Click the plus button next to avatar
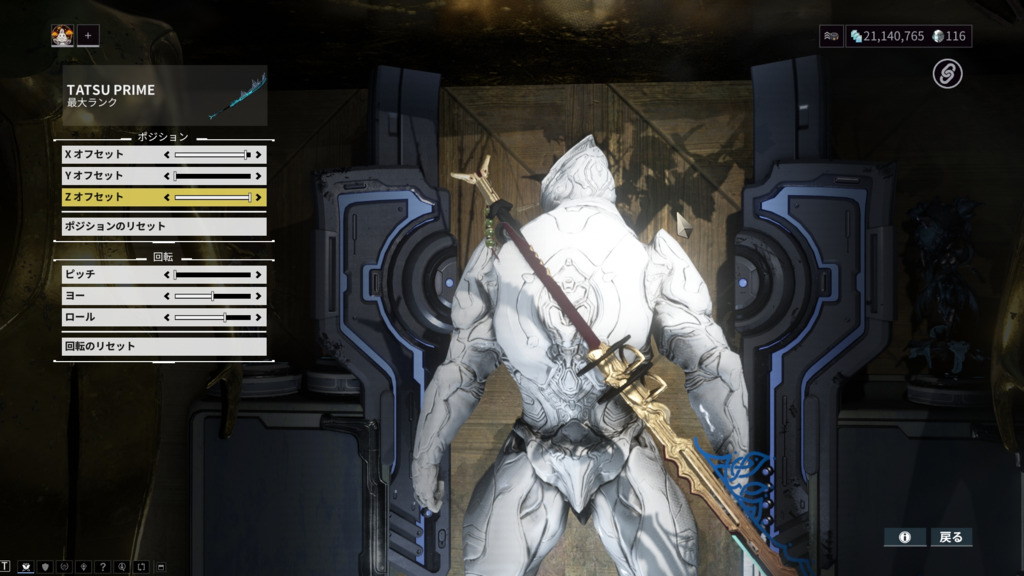 pyautogui.click(x=88, y=36)
